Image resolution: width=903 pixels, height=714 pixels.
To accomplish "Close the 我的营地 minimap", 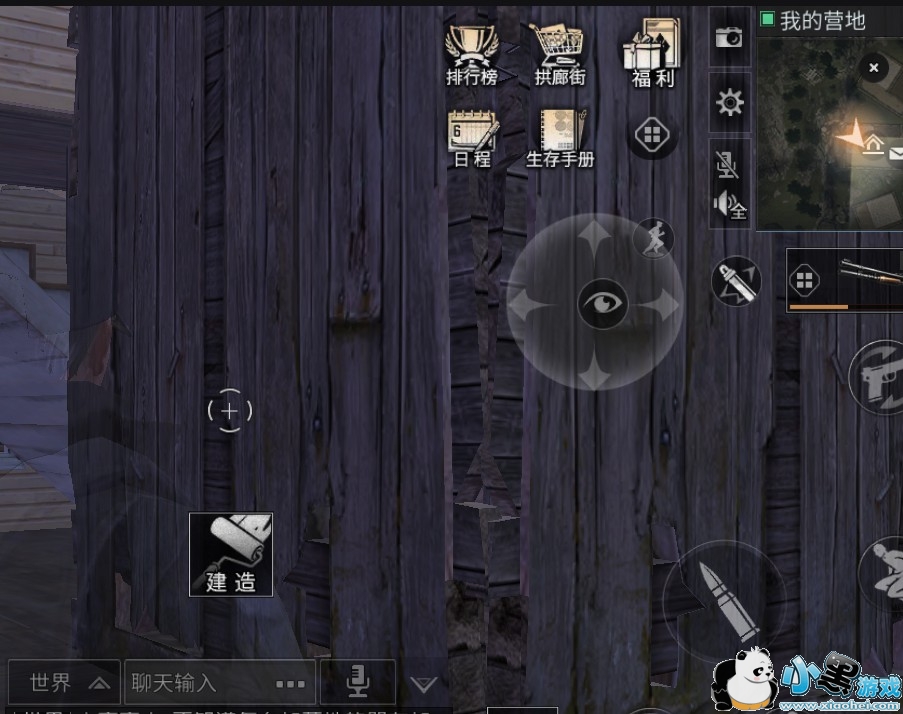I will coord(873,68).
